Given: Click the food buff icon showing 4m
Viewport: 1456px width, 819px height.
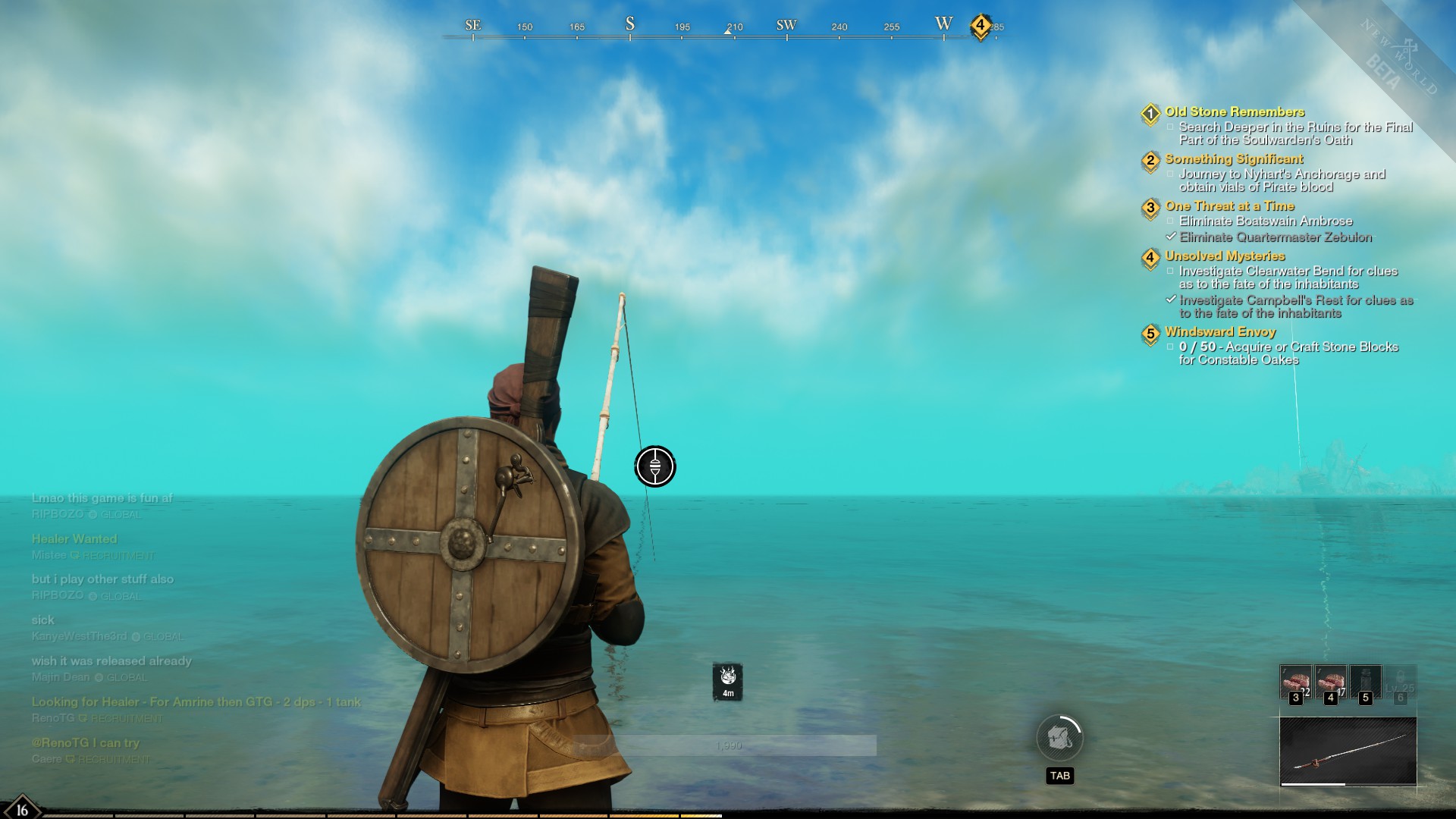Looking at the screenshot, I should point(728,681).
